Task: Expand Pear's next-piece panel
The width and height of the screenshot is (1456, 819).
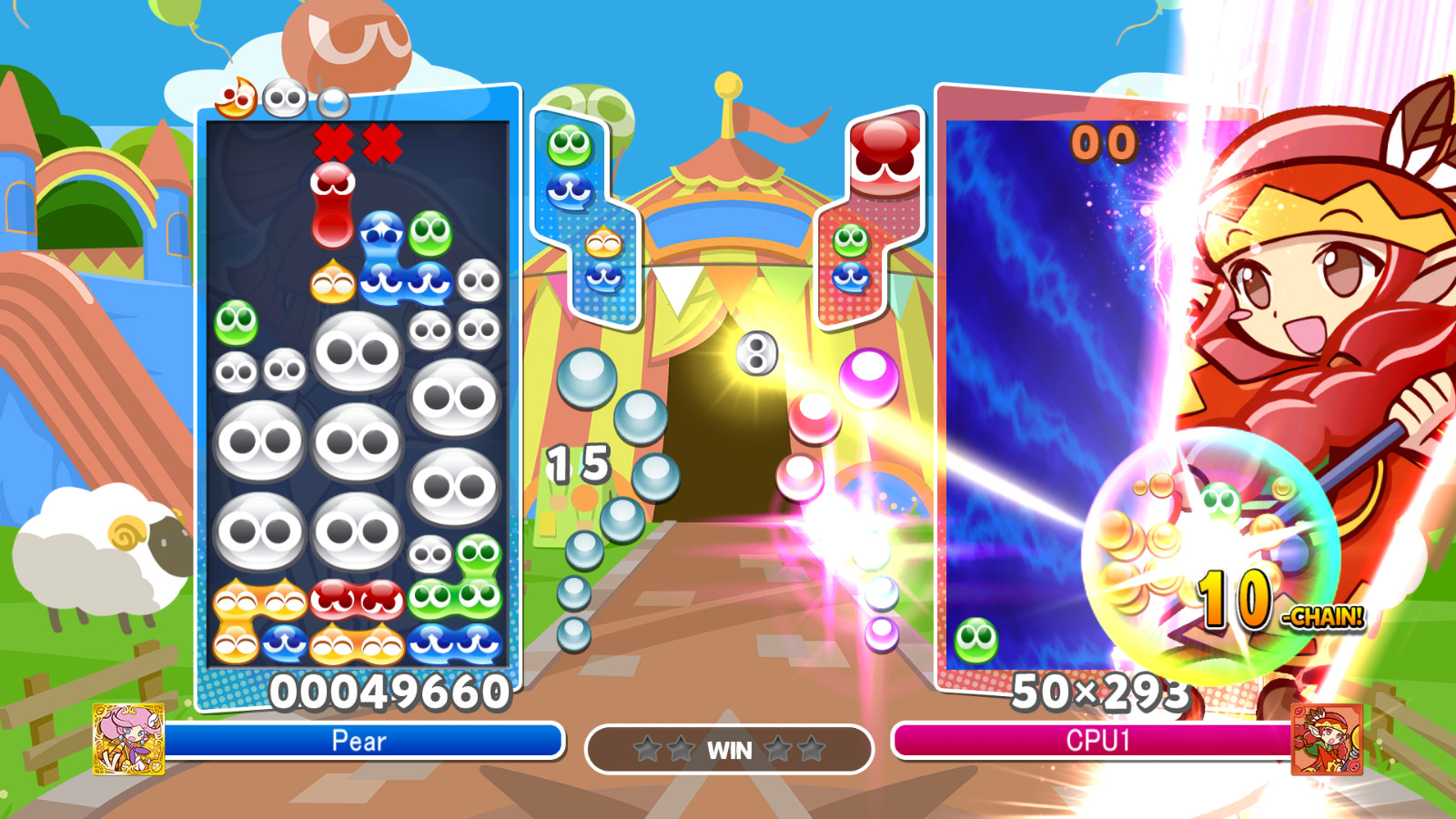Action: point(587,214)
